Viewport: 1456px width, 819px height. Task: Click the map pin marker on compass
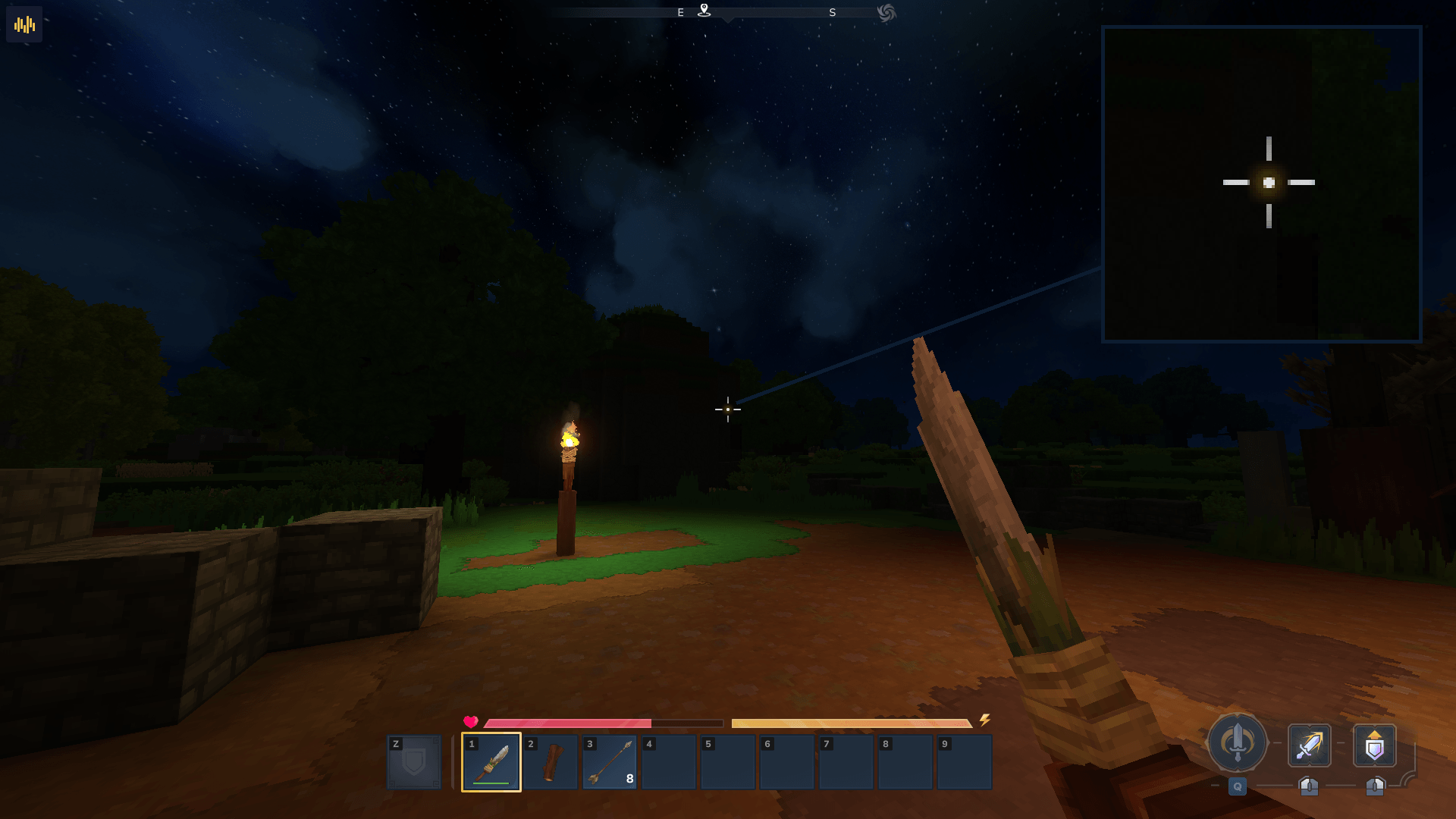[704, 11]
